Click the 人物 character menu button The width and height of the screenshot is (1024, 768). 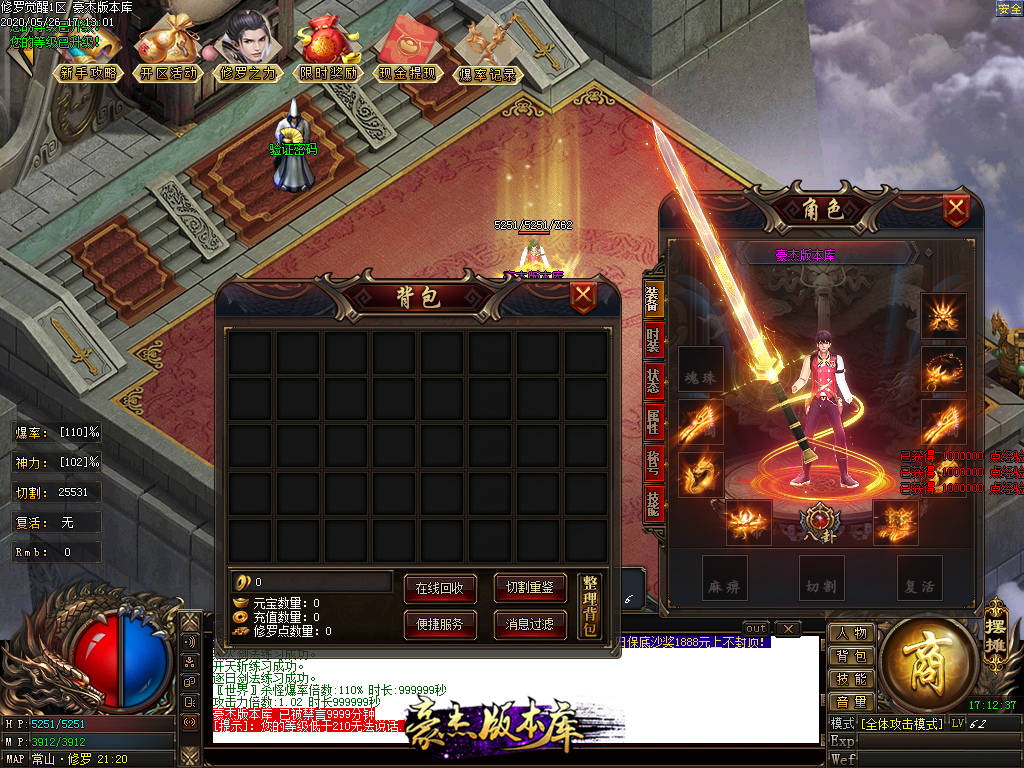point(851,634)
